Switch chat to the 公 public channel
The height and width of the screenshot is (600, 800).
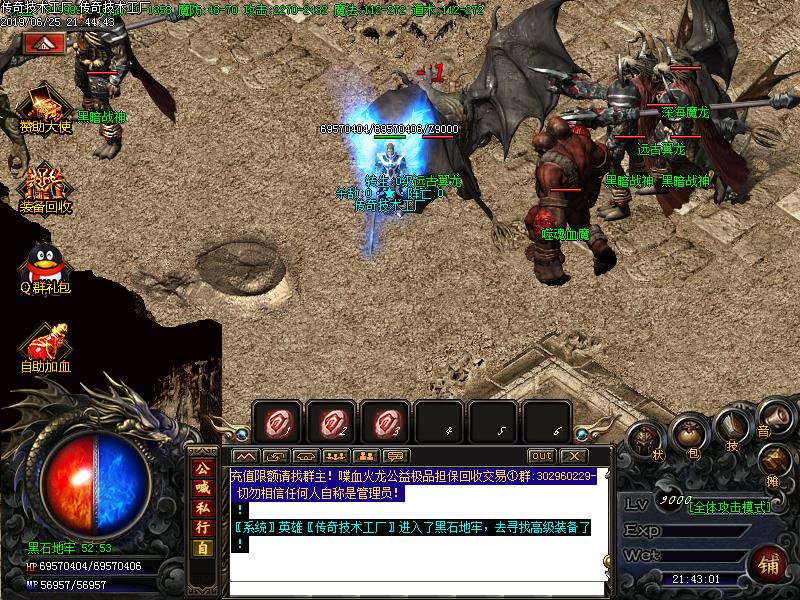[x=203, y=468]
